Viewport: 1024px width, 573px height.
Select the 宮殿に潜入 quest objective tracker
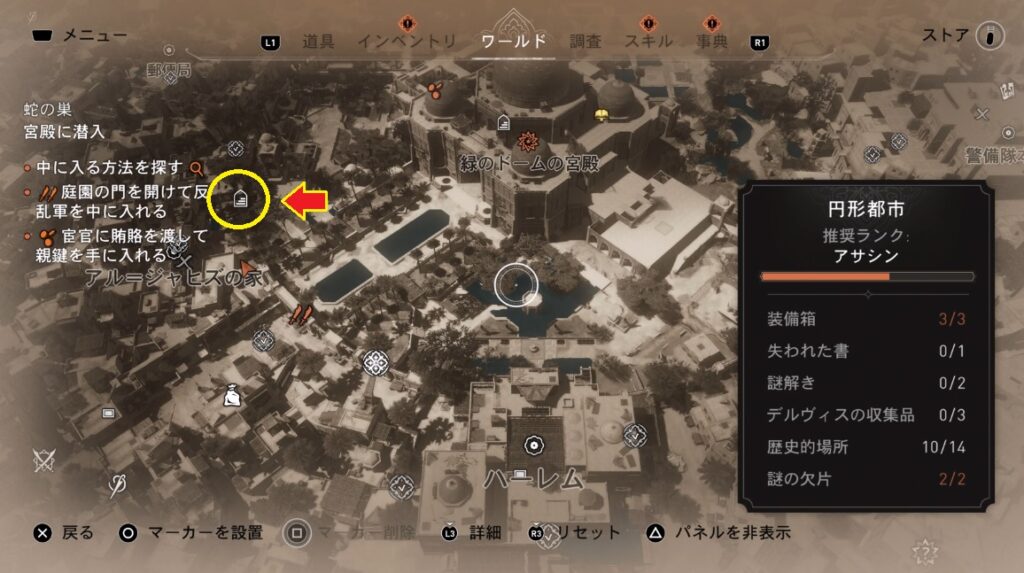coord(64,131)
